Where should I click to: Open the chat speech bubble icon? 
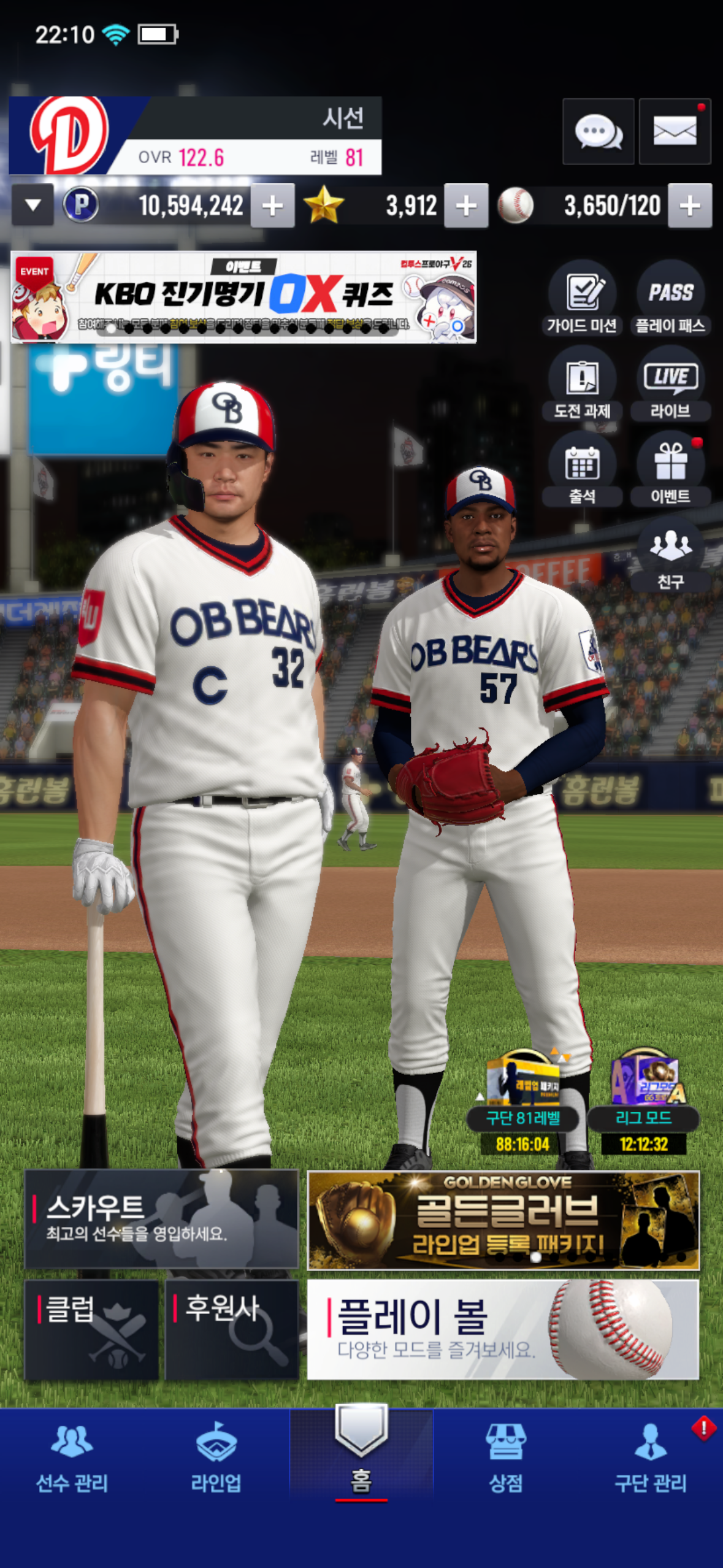[x=598, y=131]
